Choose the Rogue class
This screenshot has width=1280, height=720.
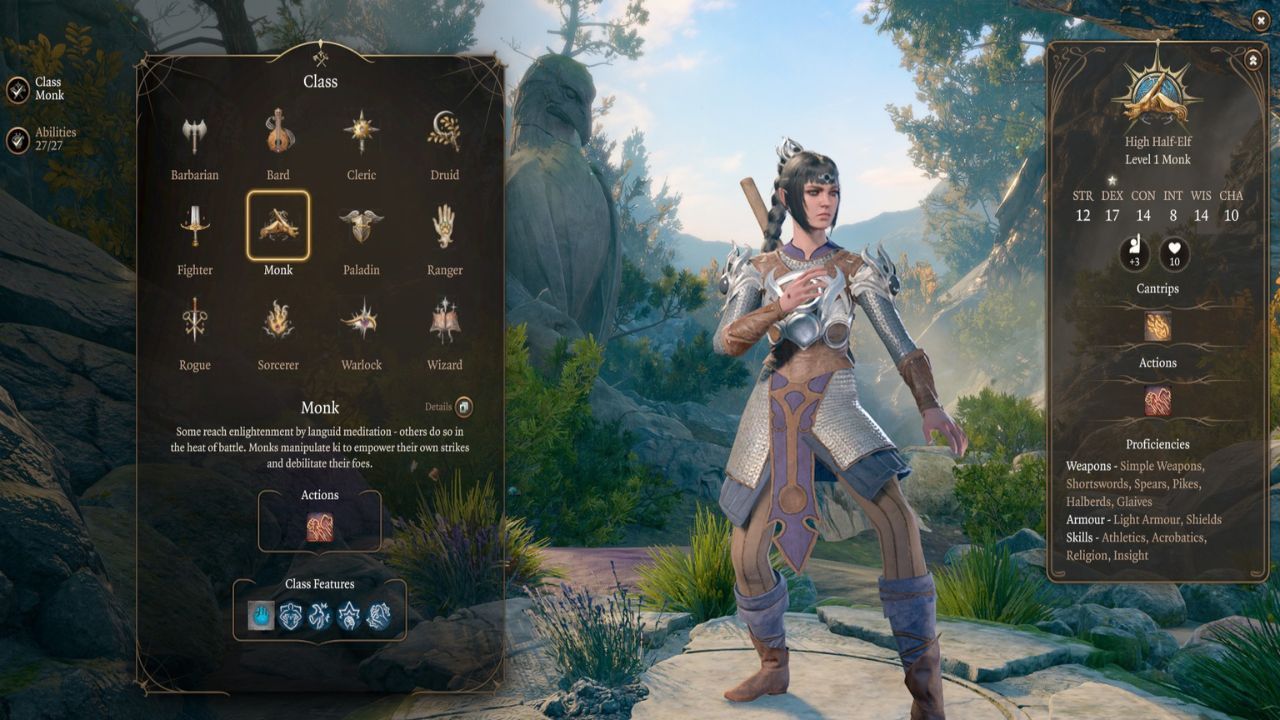pyautogui.click(x=195, y=322)
